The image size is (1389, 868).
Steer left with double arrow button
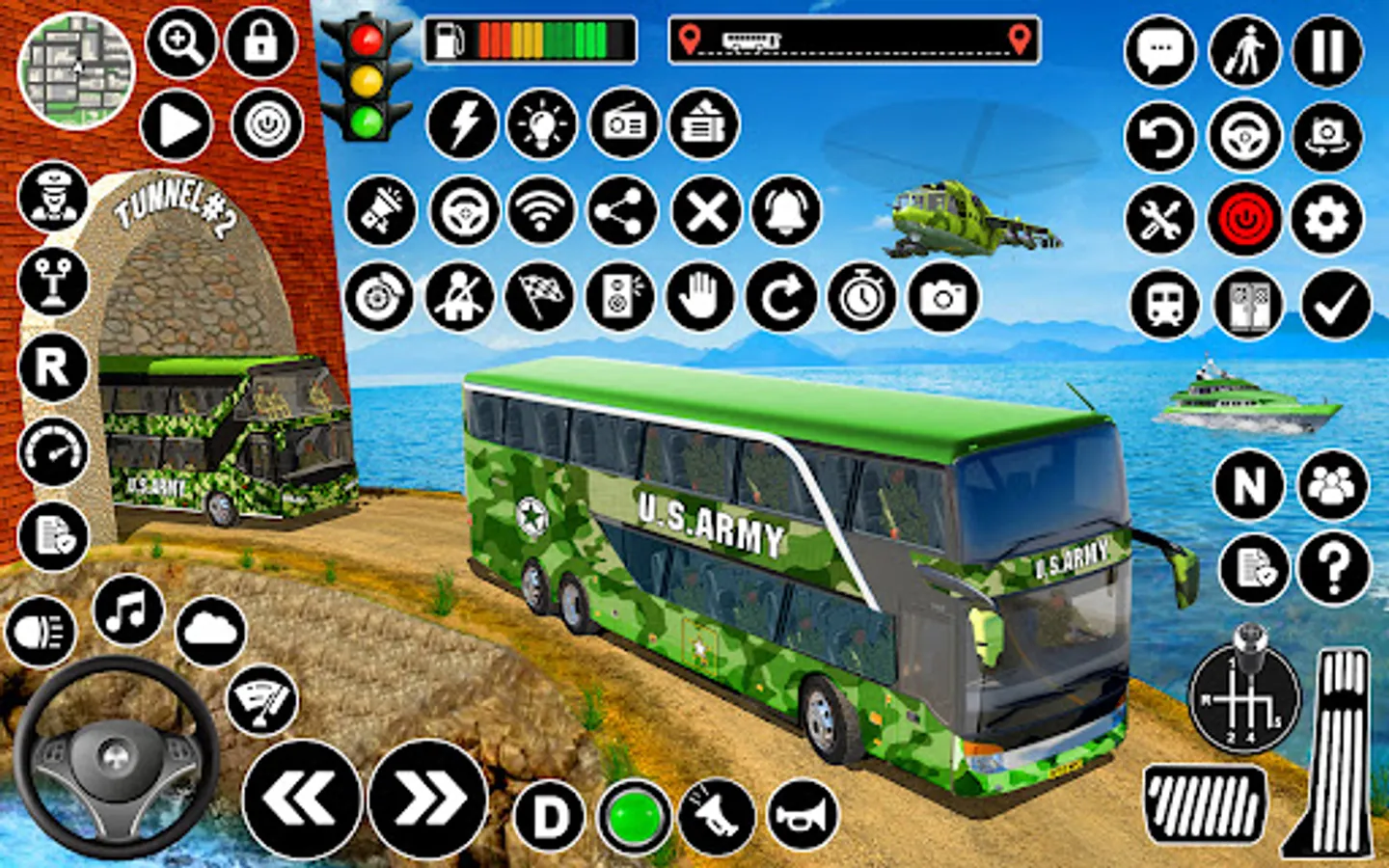click(302, 799)
